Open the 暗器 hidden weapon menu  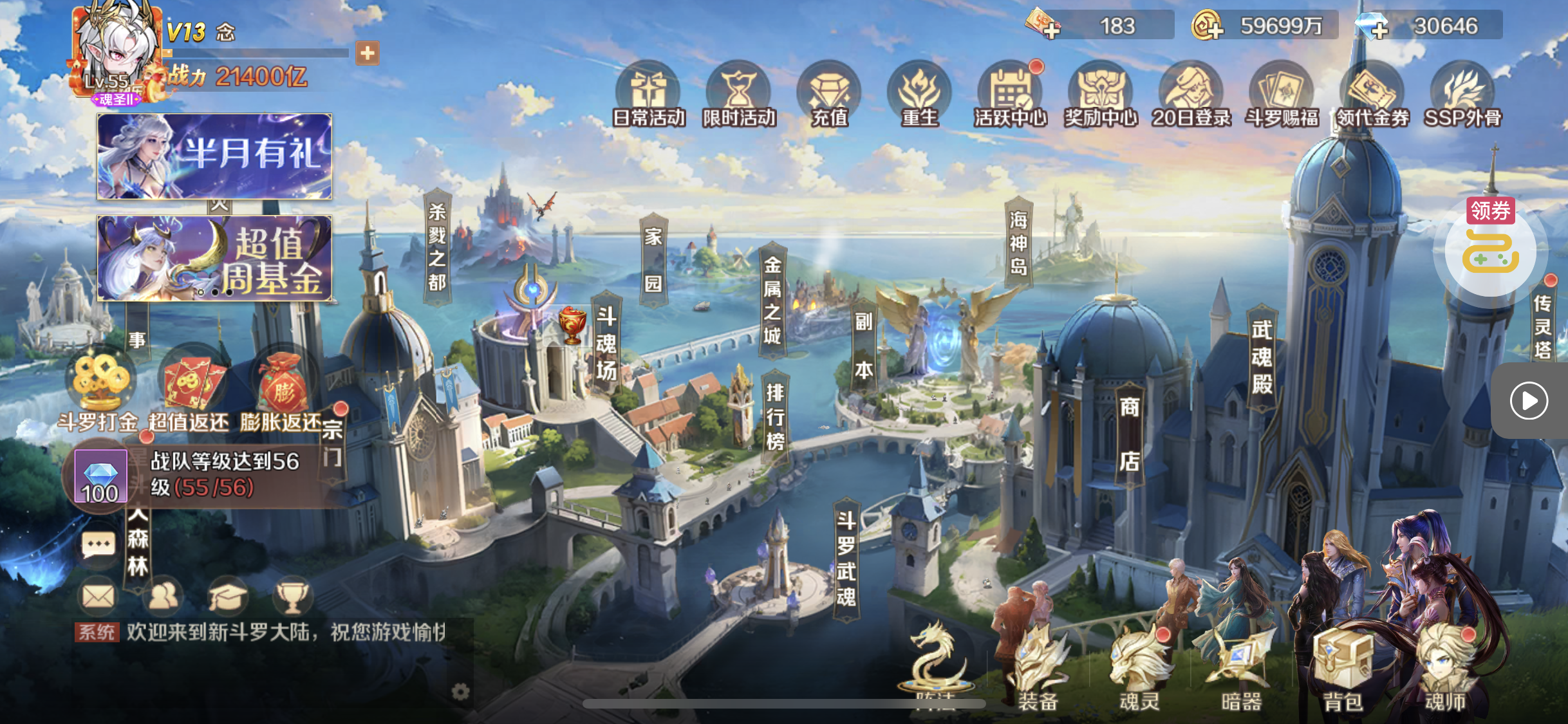coord(1241,669)
